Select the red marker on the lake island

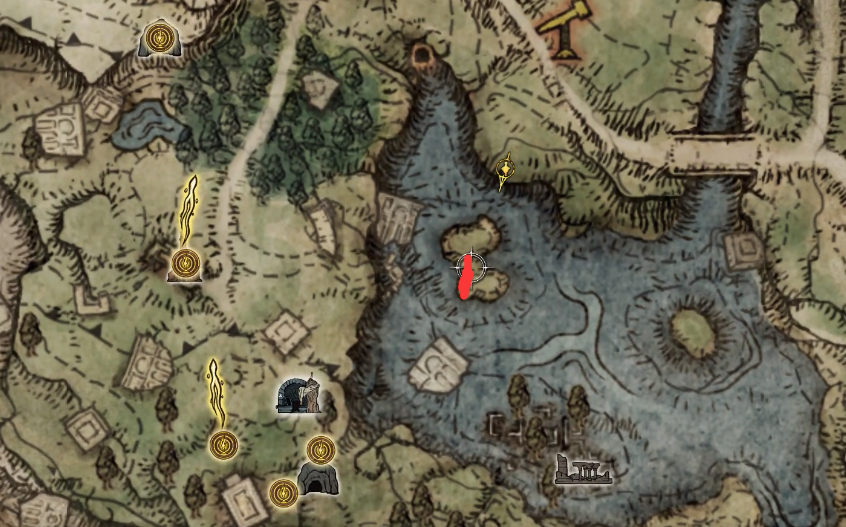(x=466, y=278)
